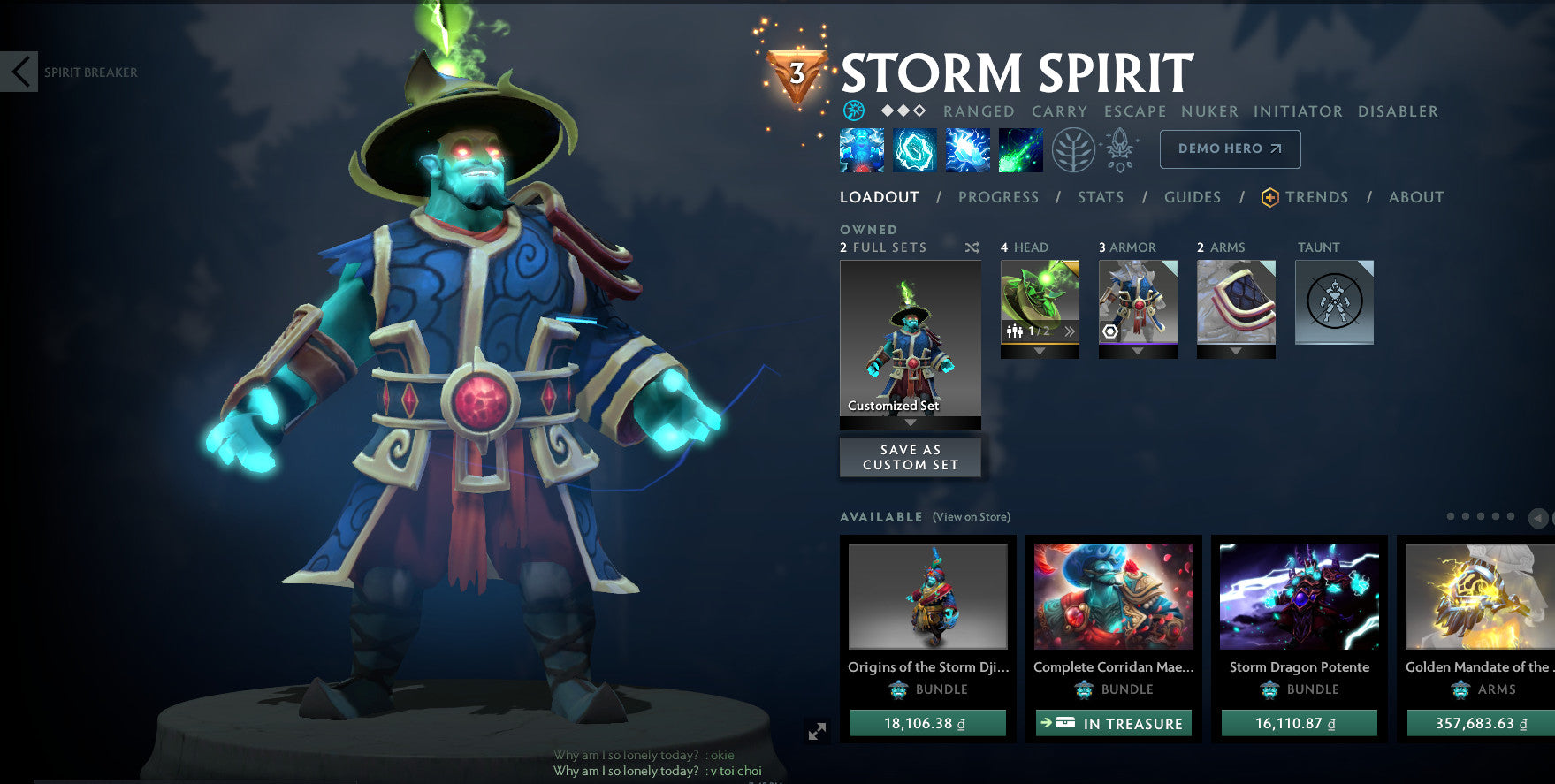View the Aghanim's Scepter upgrade icon
Image resolution: width=1555 pixels, height=784 pixels.
pos(1119,150)
